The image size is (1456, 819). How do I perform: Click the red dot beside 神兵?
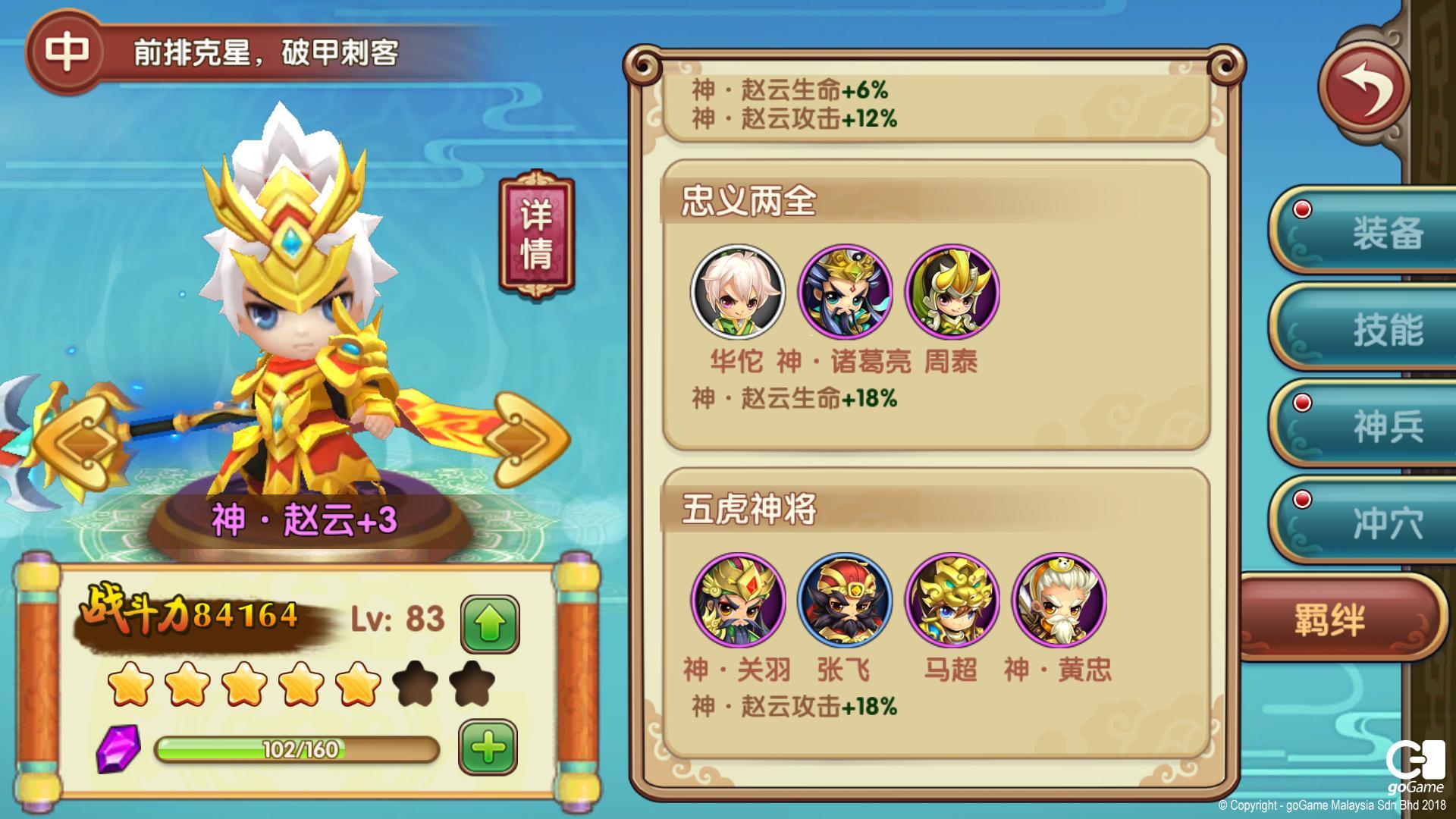(1302, 403)
